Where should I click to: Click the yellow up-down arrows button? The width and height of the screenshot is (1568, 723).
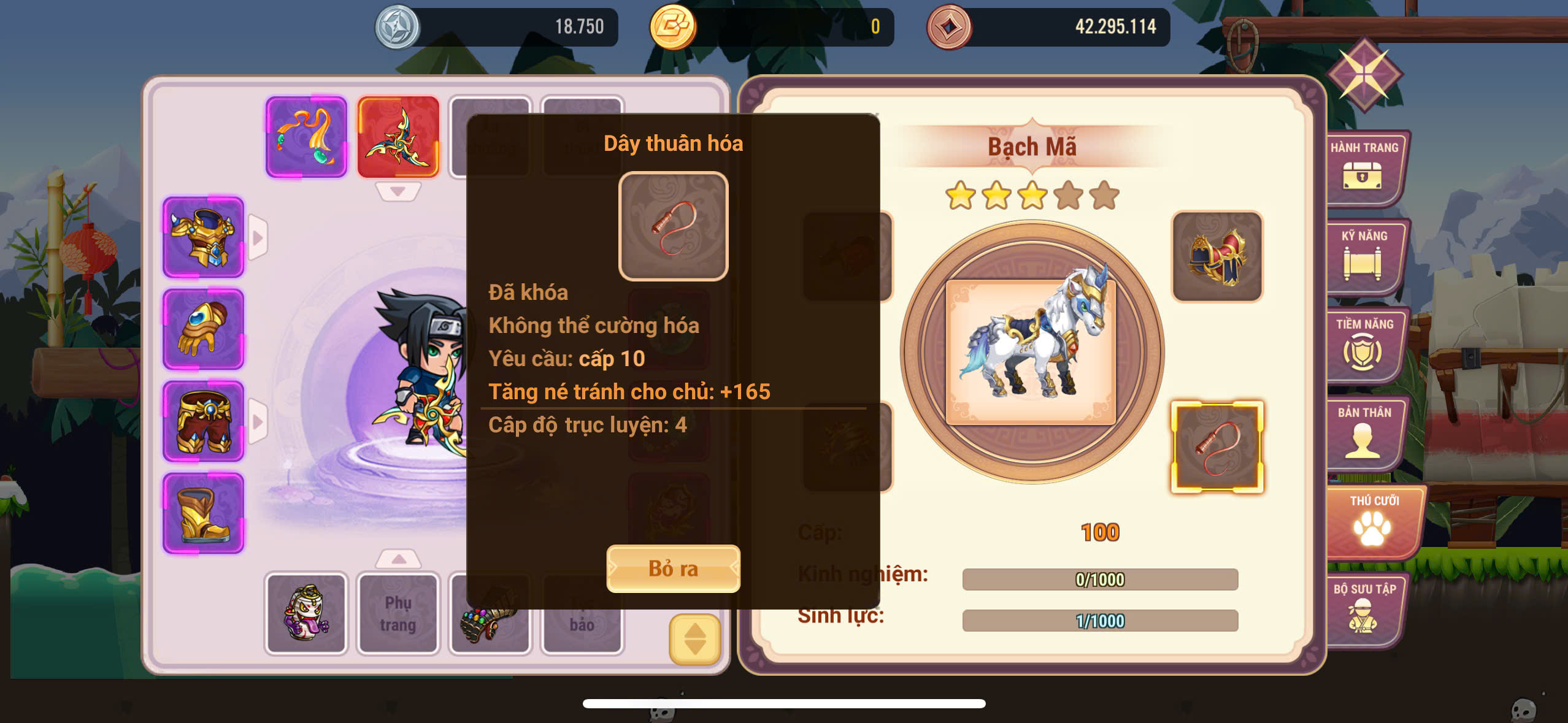[x=694, y=639]
